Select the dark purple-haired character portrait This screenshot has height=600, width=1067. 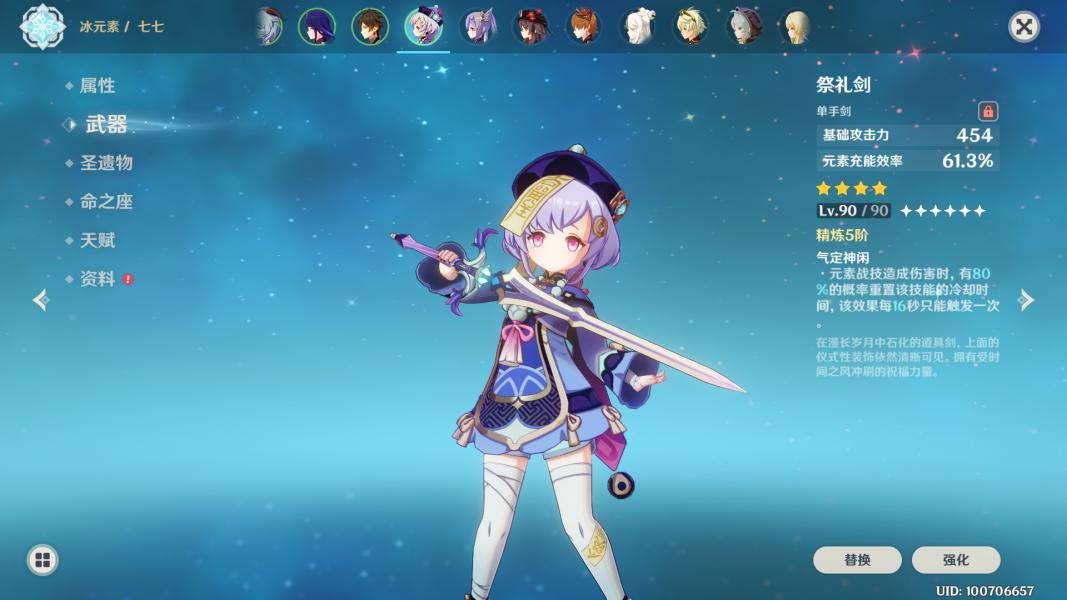tap(317, 27)
